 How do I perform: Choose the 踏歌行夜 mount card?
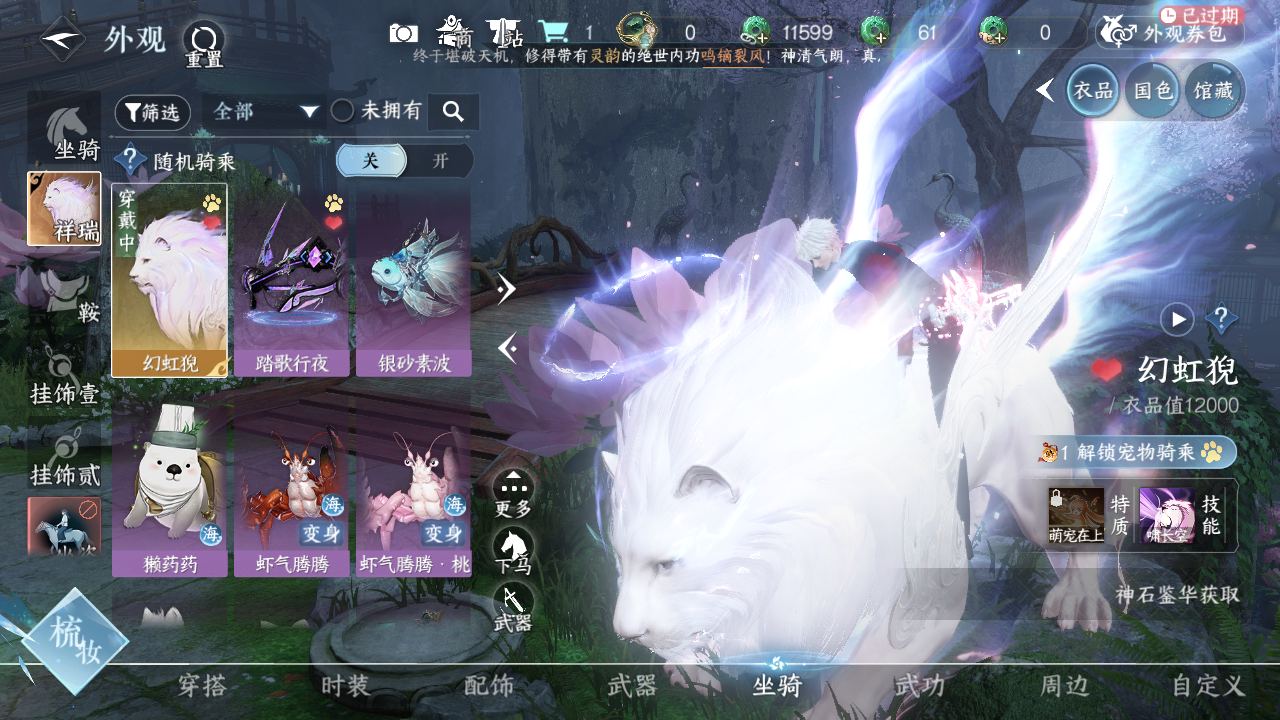292,280
